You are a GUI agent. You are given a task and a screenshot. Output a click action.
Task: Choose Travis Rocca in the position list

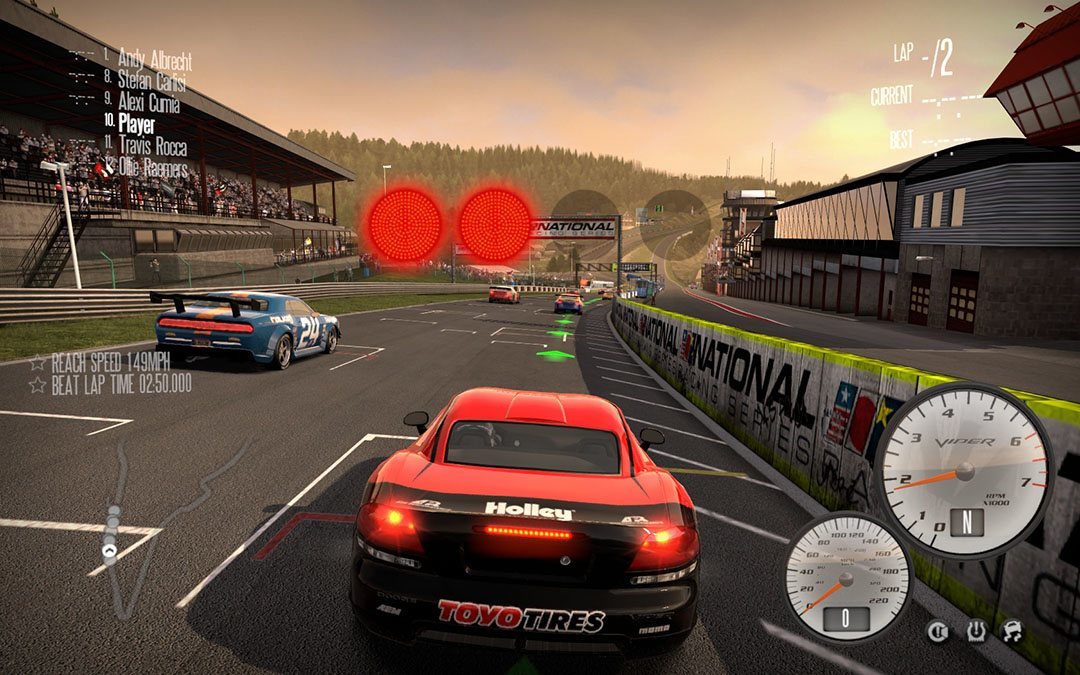pyautogui.click(x=152, y=147)
